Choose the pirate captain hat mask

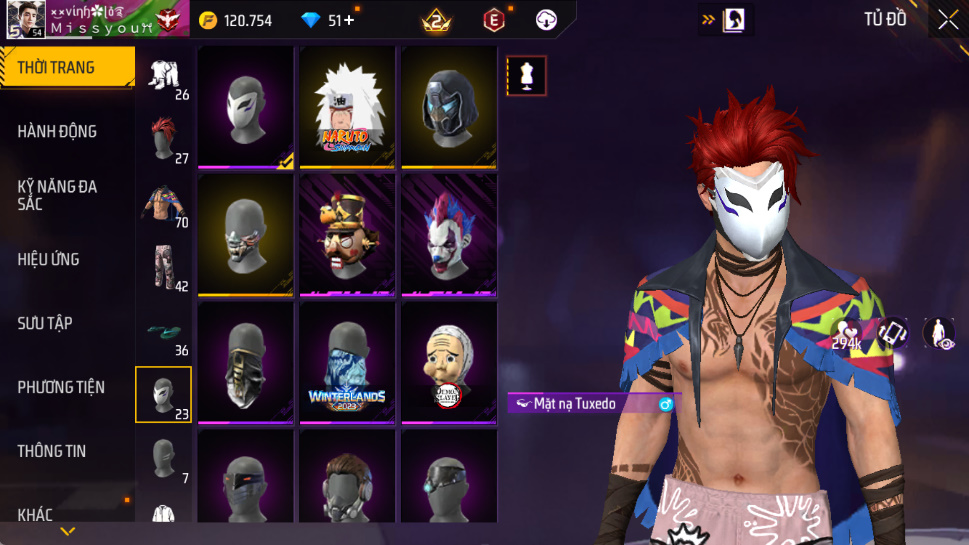(347, 235)
